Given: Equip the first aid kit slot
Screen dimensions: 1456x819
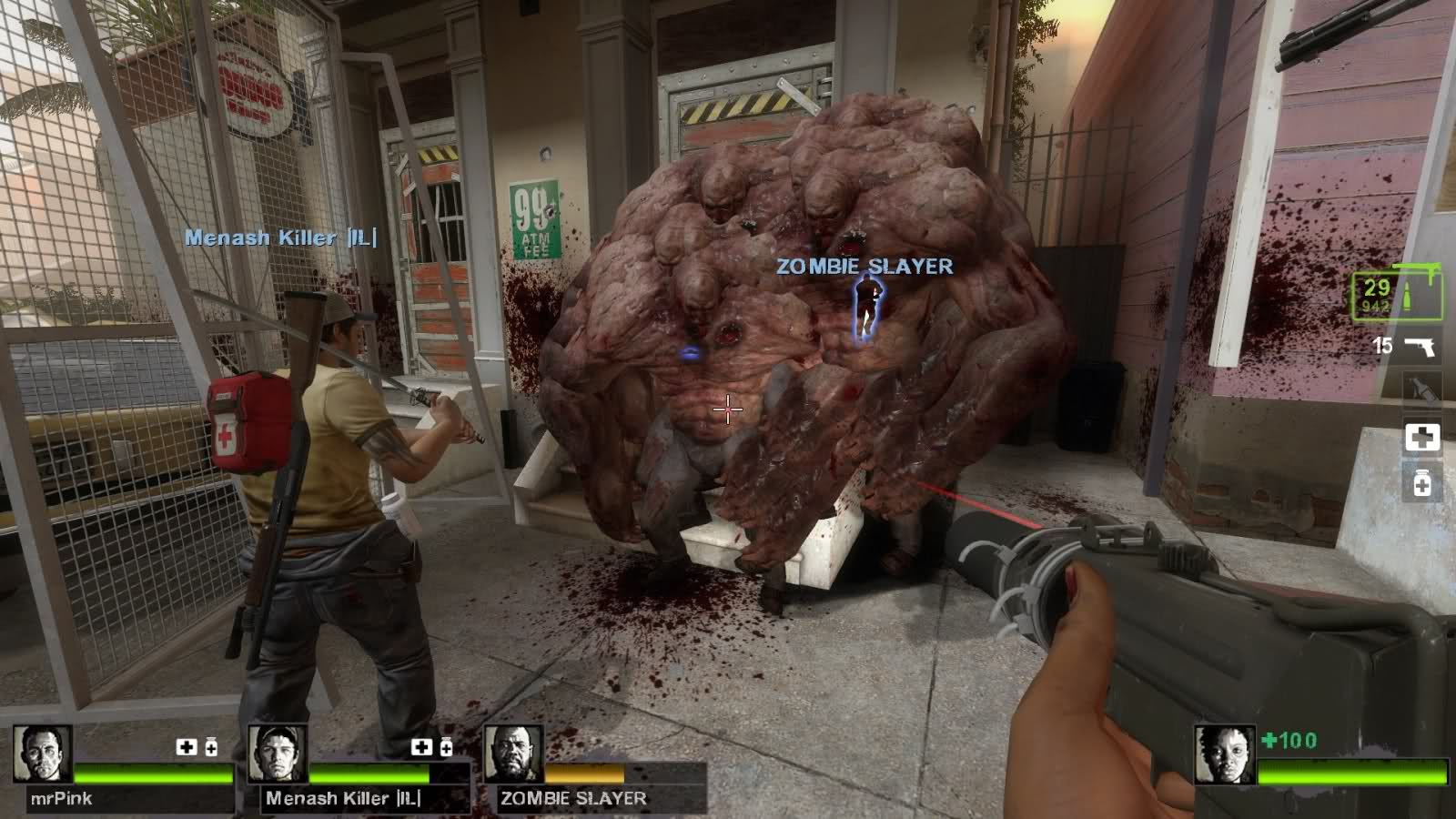Looking at the screenshot, I should 1421,438.
